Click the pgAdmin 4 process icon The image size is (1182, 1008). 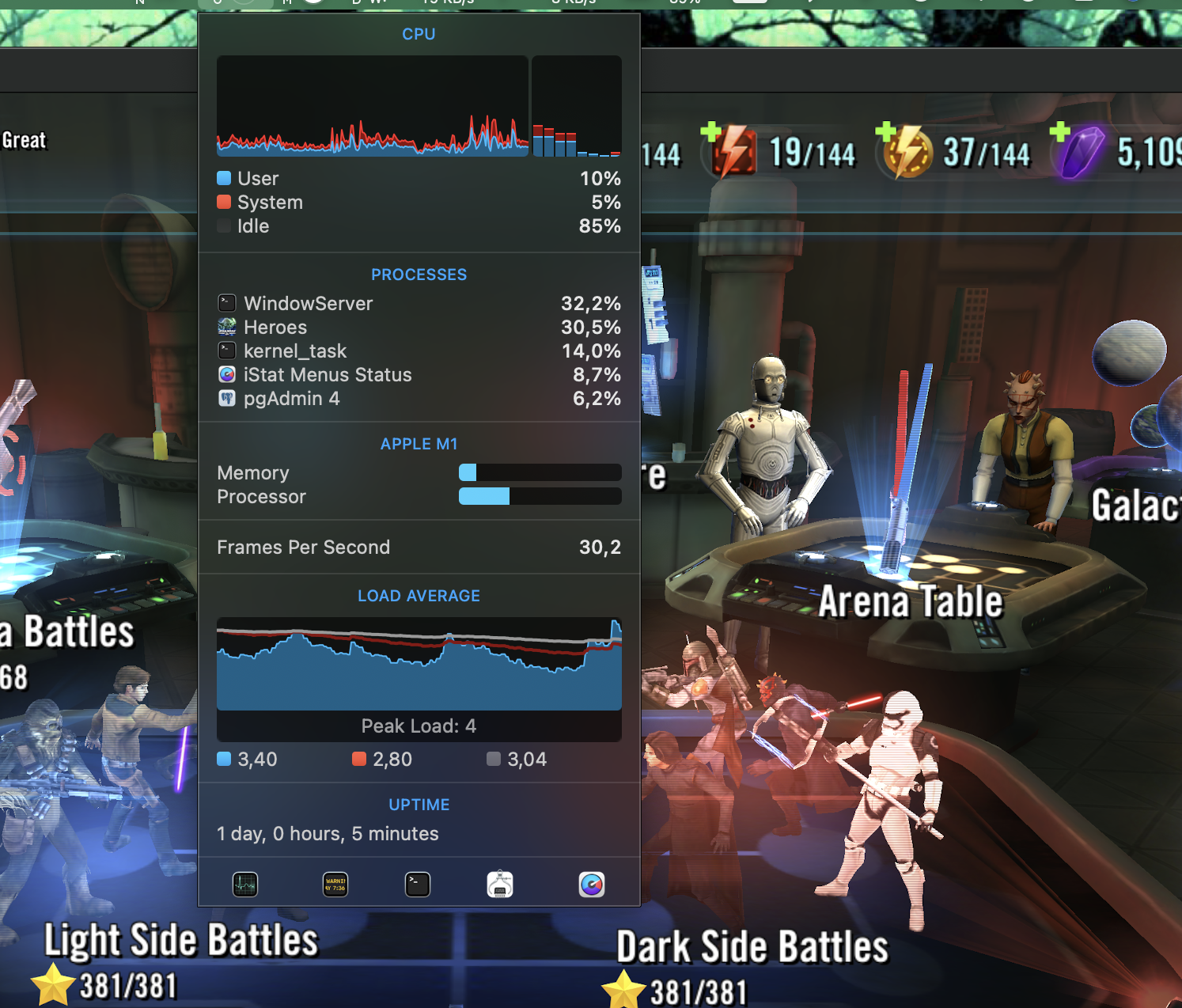point(227,398)
